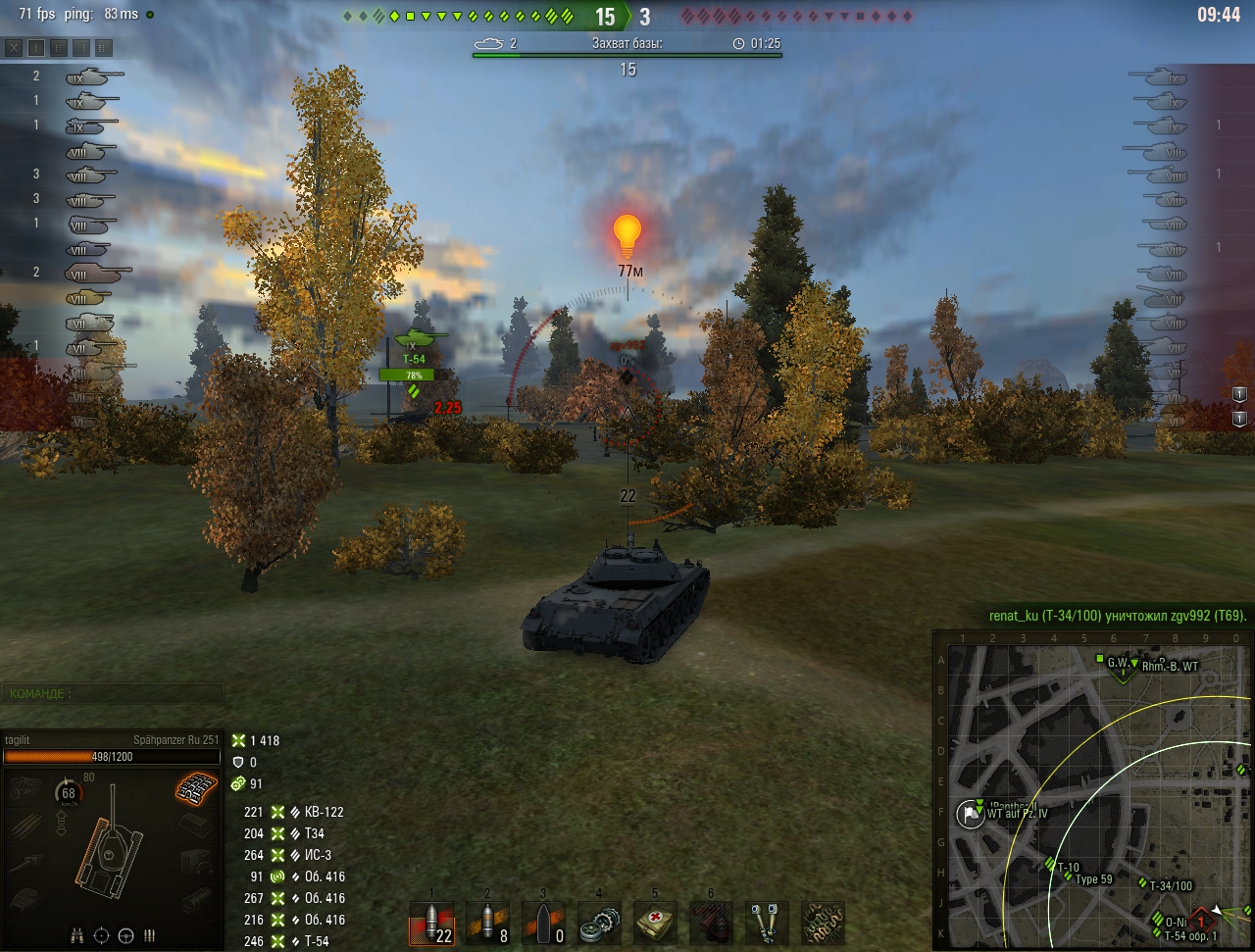Select the shell slot holding 22 rounds
This screenshot has width=1255, height=952.
[x=430, y=924]
